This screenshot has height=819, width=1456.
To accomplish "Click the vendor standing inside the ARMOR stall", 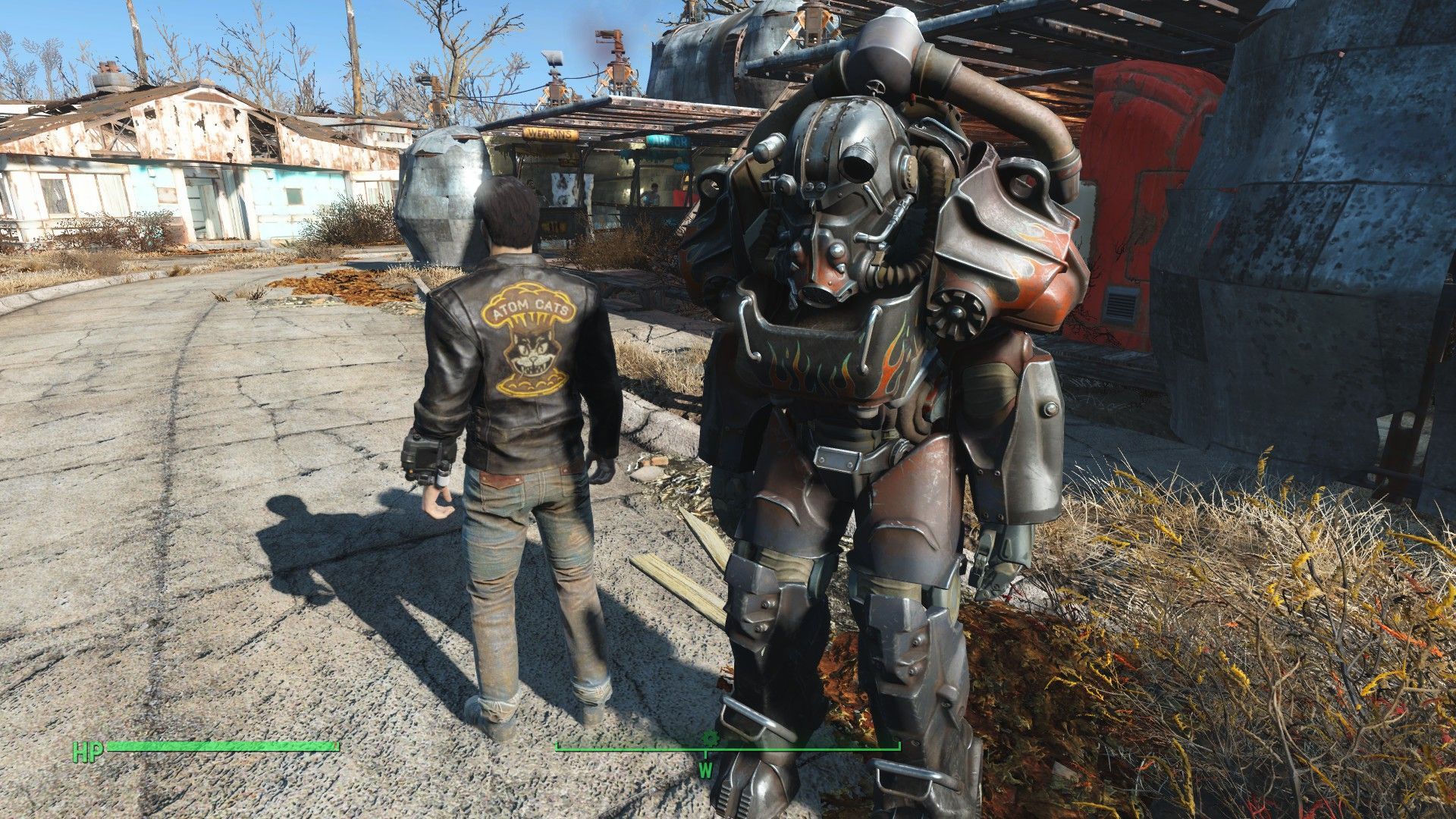I will (651, 191).
